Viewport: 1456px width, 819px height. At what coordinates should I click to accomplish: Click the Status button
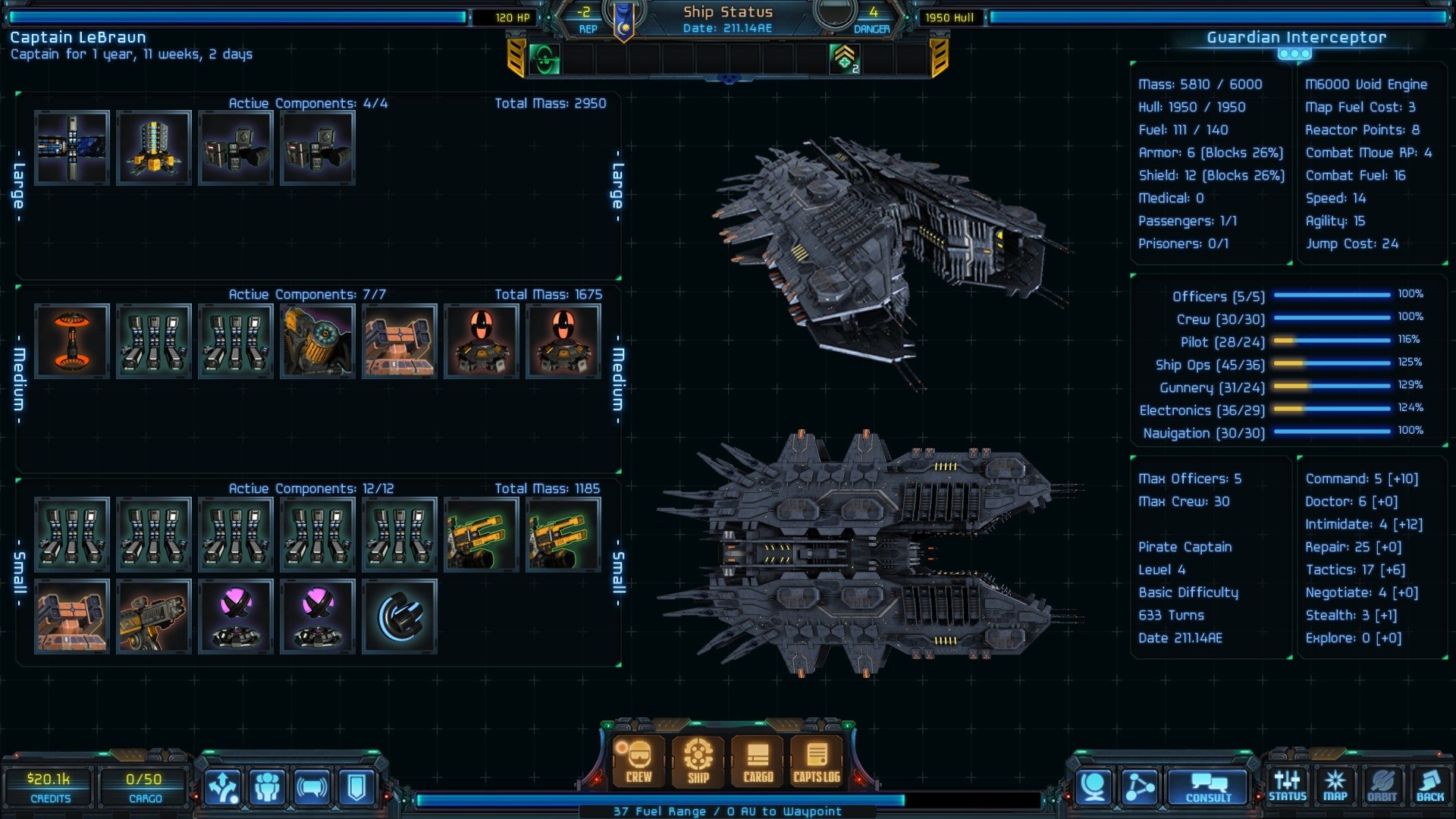pyautogui.click(x=1288, y=785)
